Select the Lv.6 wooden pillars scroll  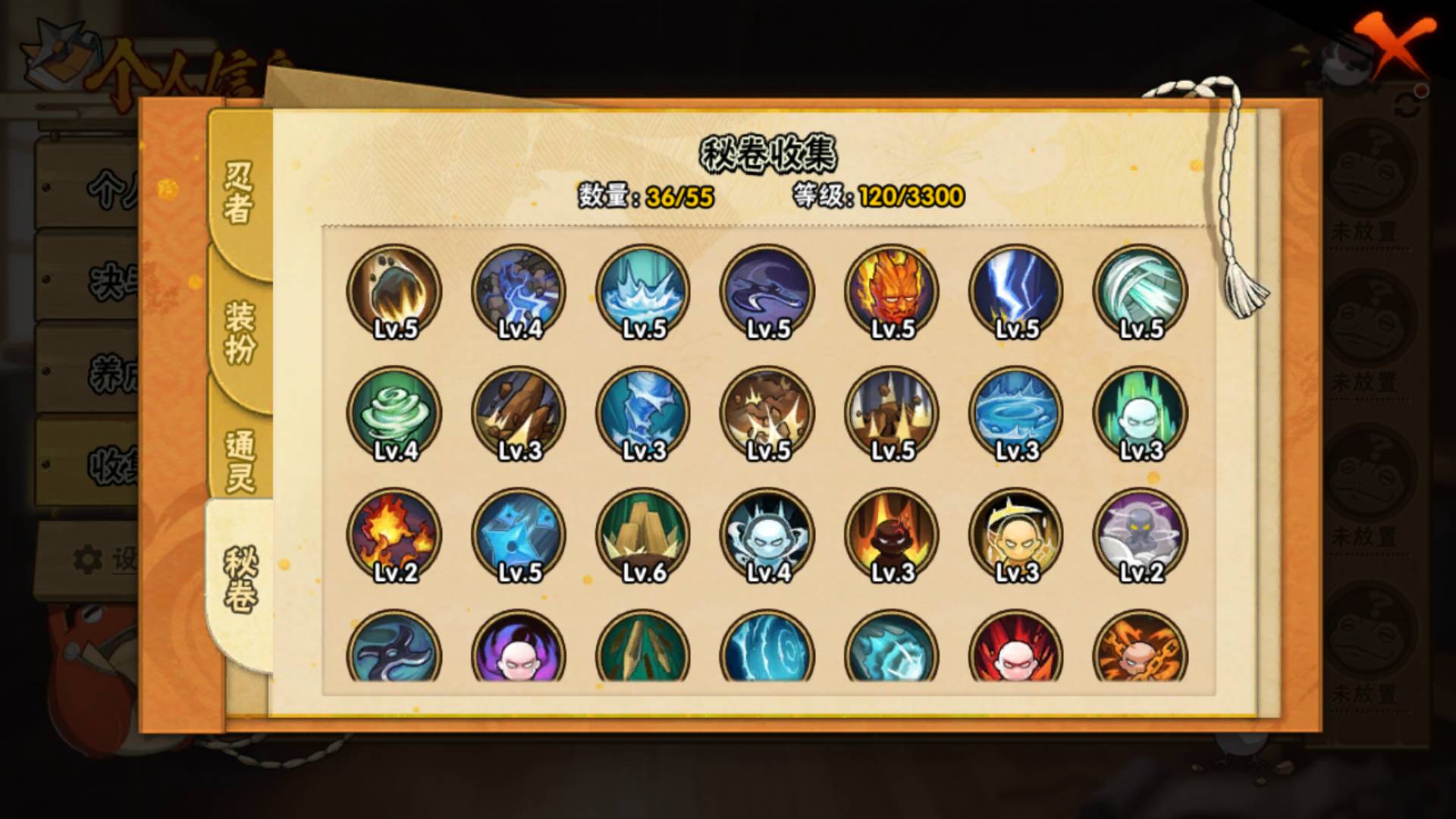coord(643,535)
